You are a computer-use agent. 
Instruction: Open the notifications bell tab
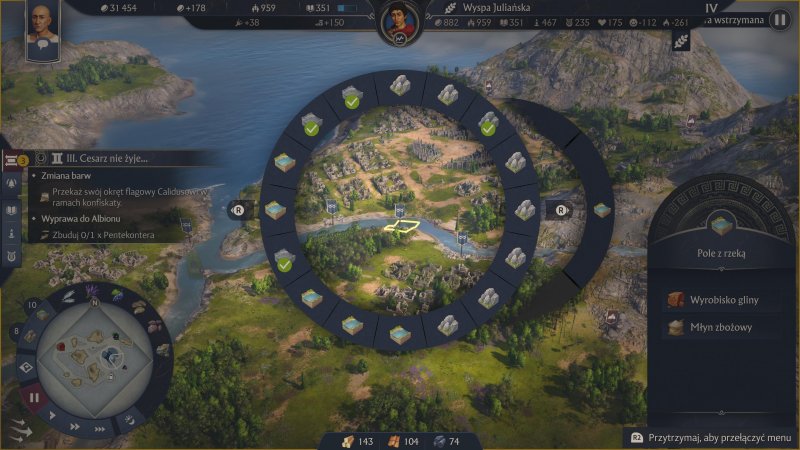(x=13, y=185)
